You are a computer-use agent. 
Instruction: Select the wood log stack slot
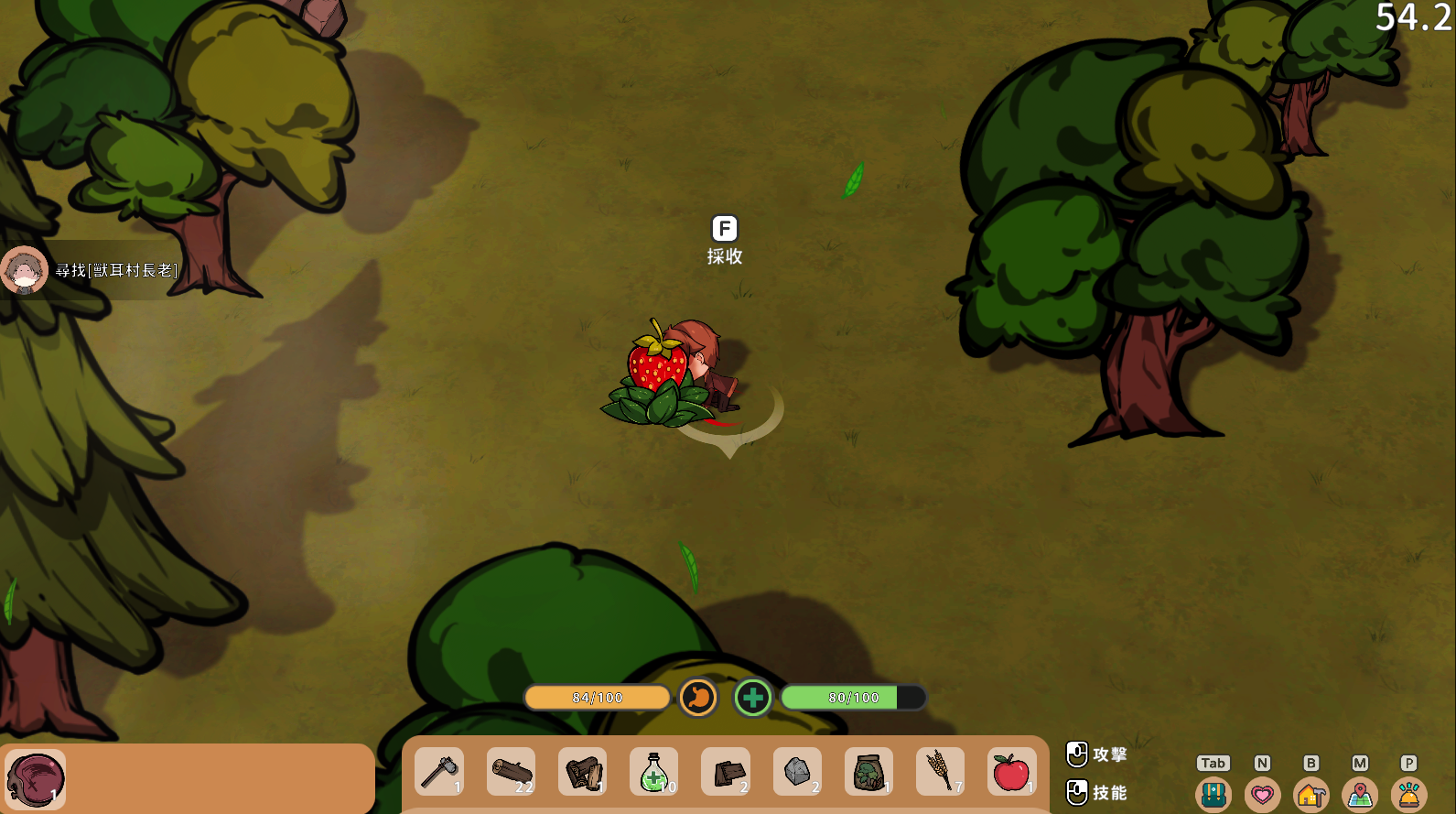(x=511, y=772)
